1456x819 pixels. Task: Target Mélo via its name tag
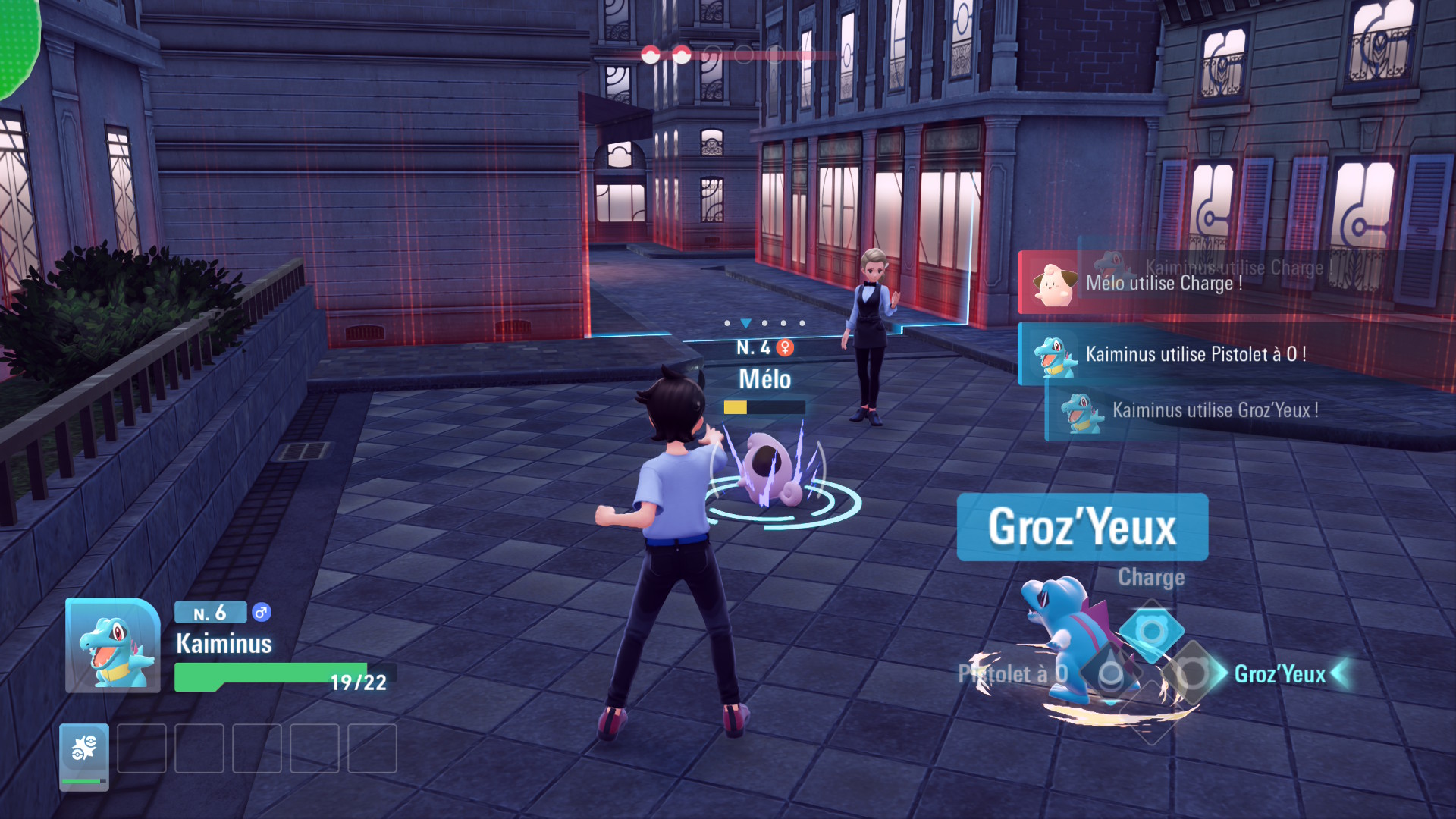[764, 379]
